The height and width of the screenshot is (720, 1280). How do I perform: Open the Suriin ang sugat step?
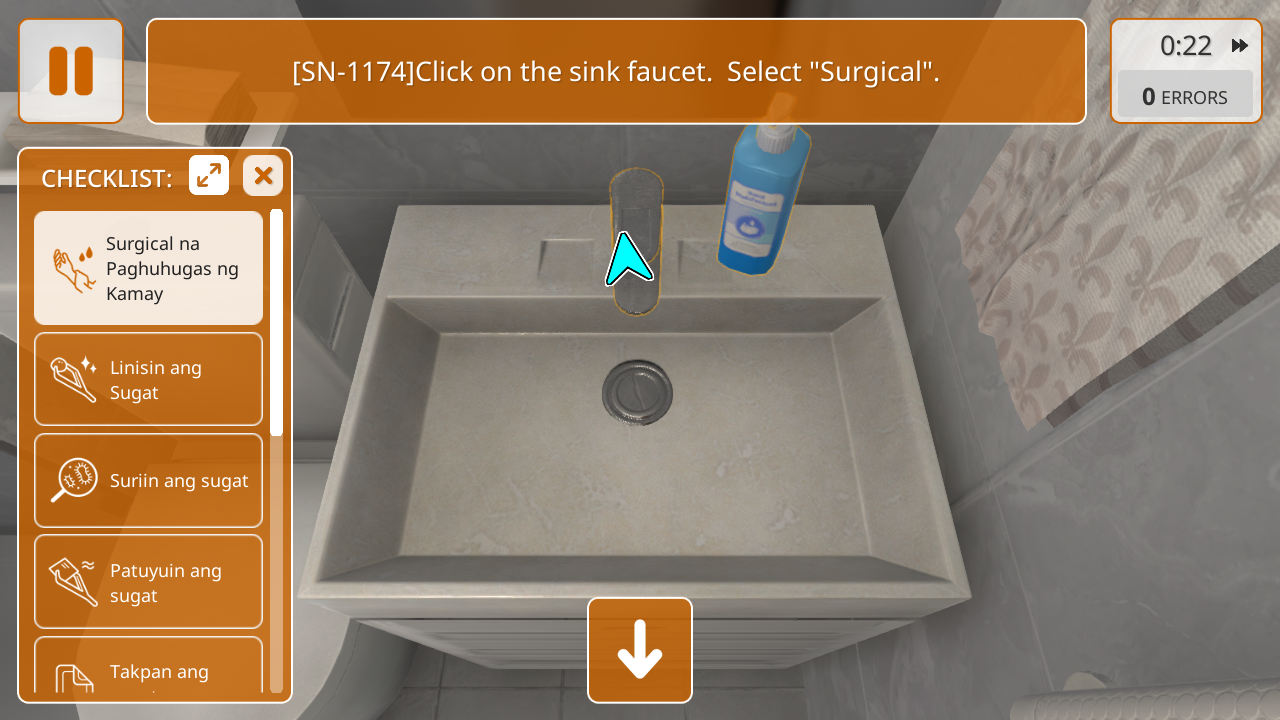[x=148, y=481]
